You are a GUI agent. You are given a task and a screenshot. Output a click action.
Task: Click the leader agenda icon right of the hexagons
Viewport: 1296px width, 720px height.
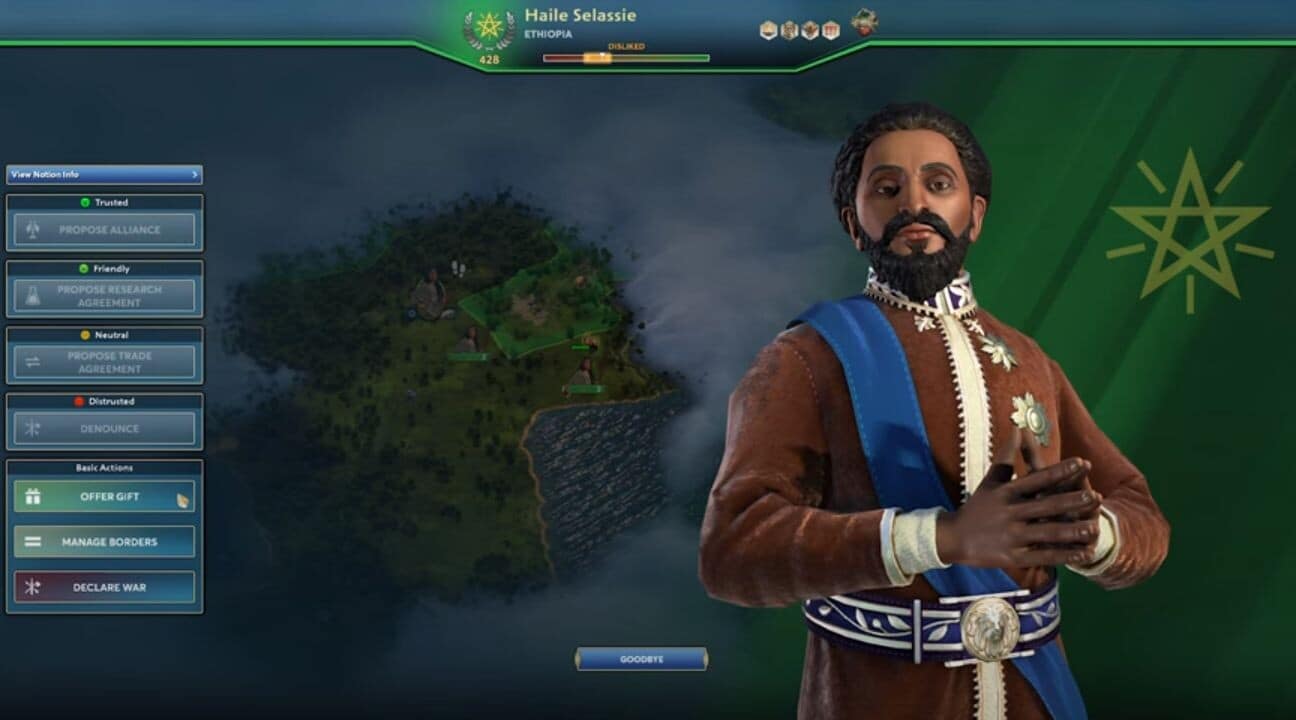click(866, 28)
